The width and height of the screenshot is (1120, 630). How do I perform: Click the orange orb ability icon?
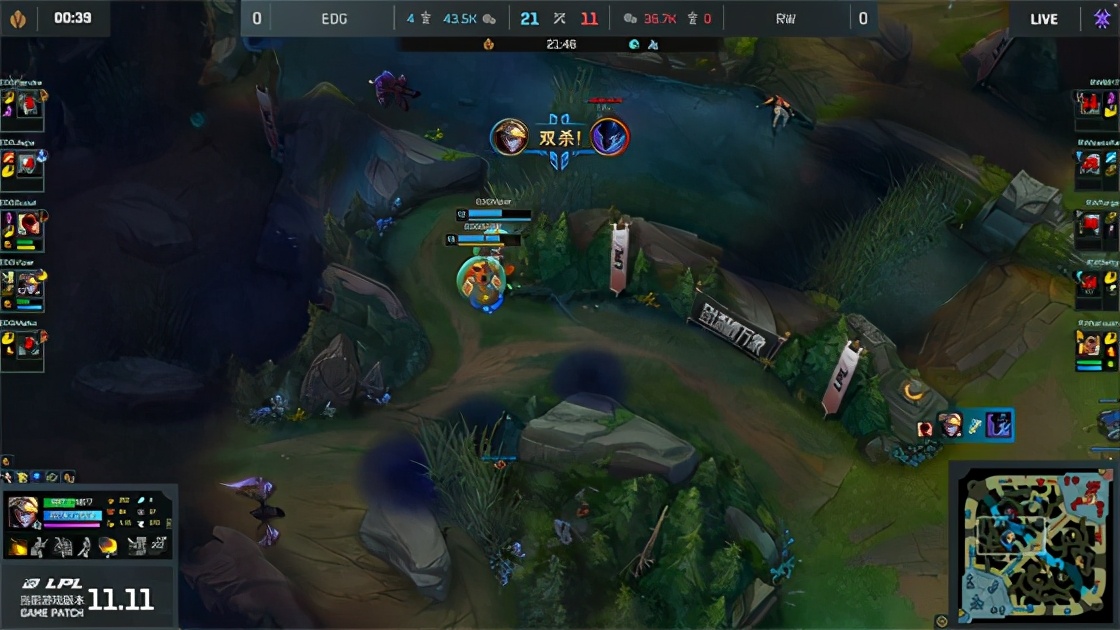tap(107, 546)
